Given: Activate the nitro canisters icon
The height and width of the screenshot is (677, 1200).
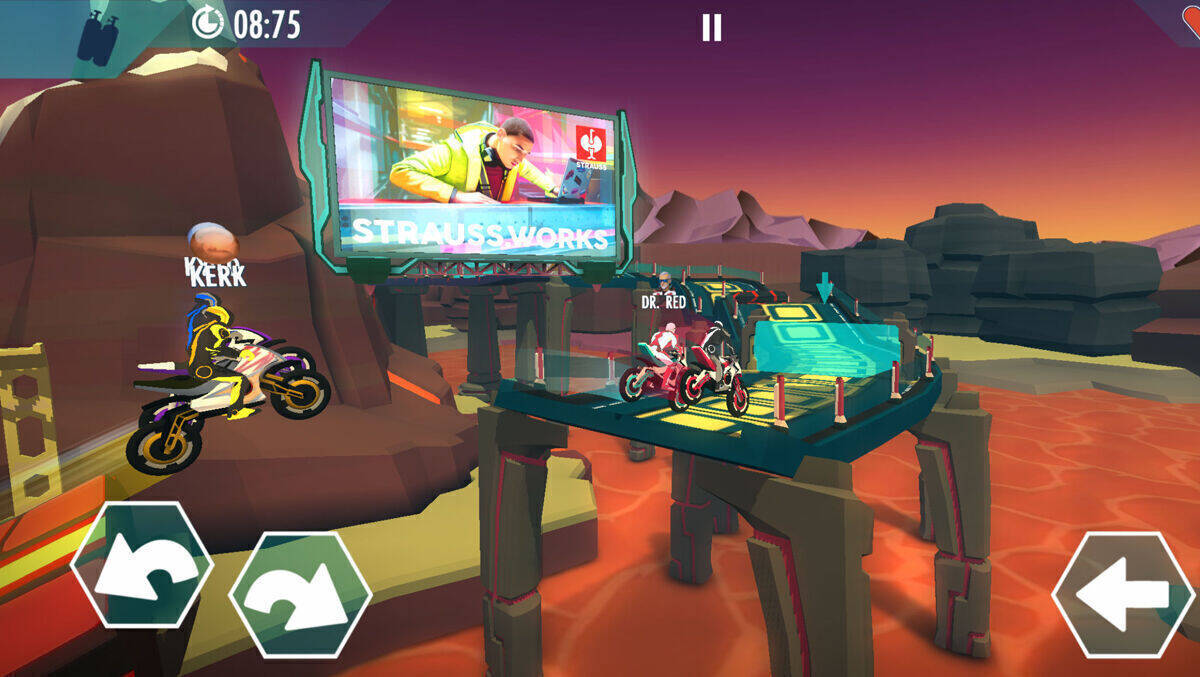Looking at the screenshot, I should click(x=99, y=38).
